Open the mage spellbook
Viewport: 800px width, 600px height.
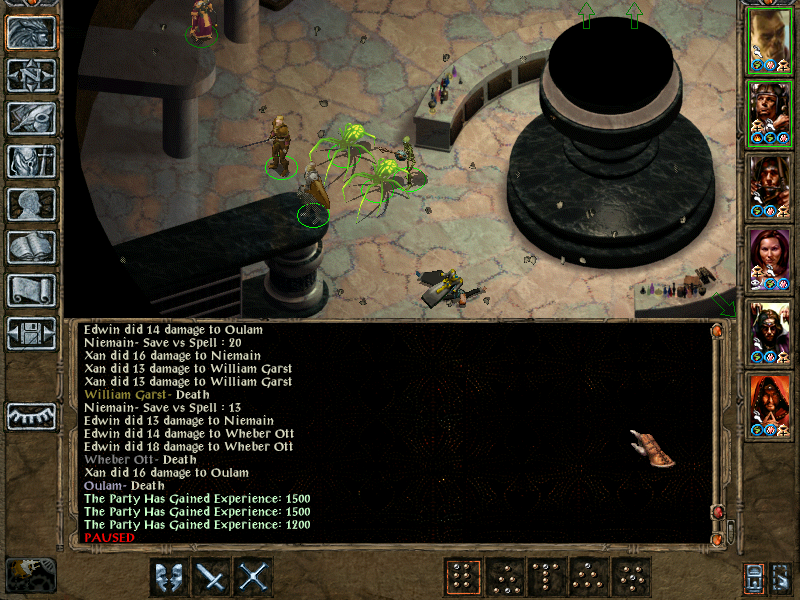[x=32, y=247]
